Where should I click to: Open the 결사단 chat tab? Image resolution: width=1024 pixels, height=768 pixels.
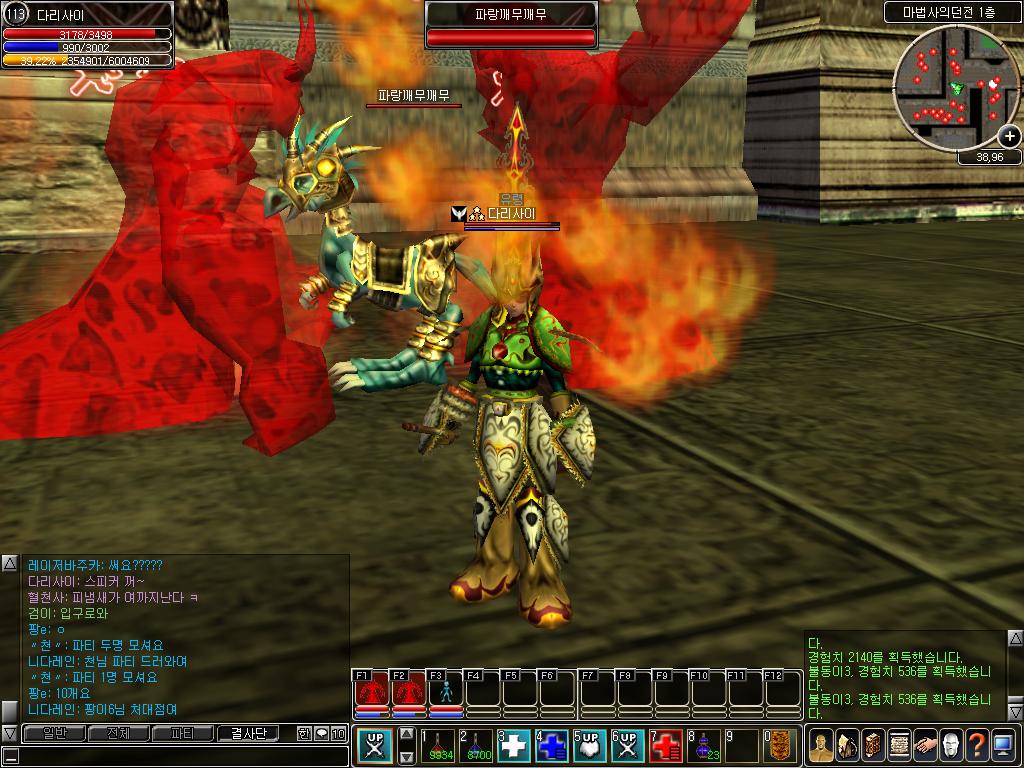pos(248,733)
